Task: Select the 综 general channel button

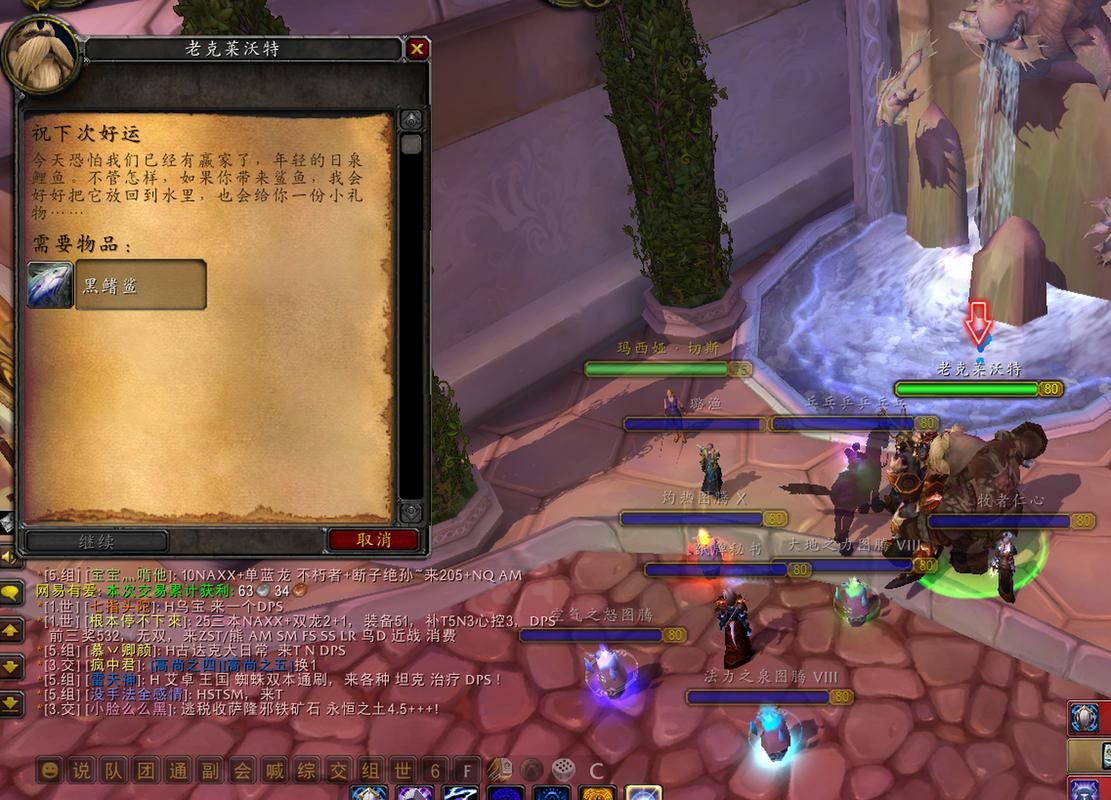Action: pyautogui.click(x=306, y=771)
